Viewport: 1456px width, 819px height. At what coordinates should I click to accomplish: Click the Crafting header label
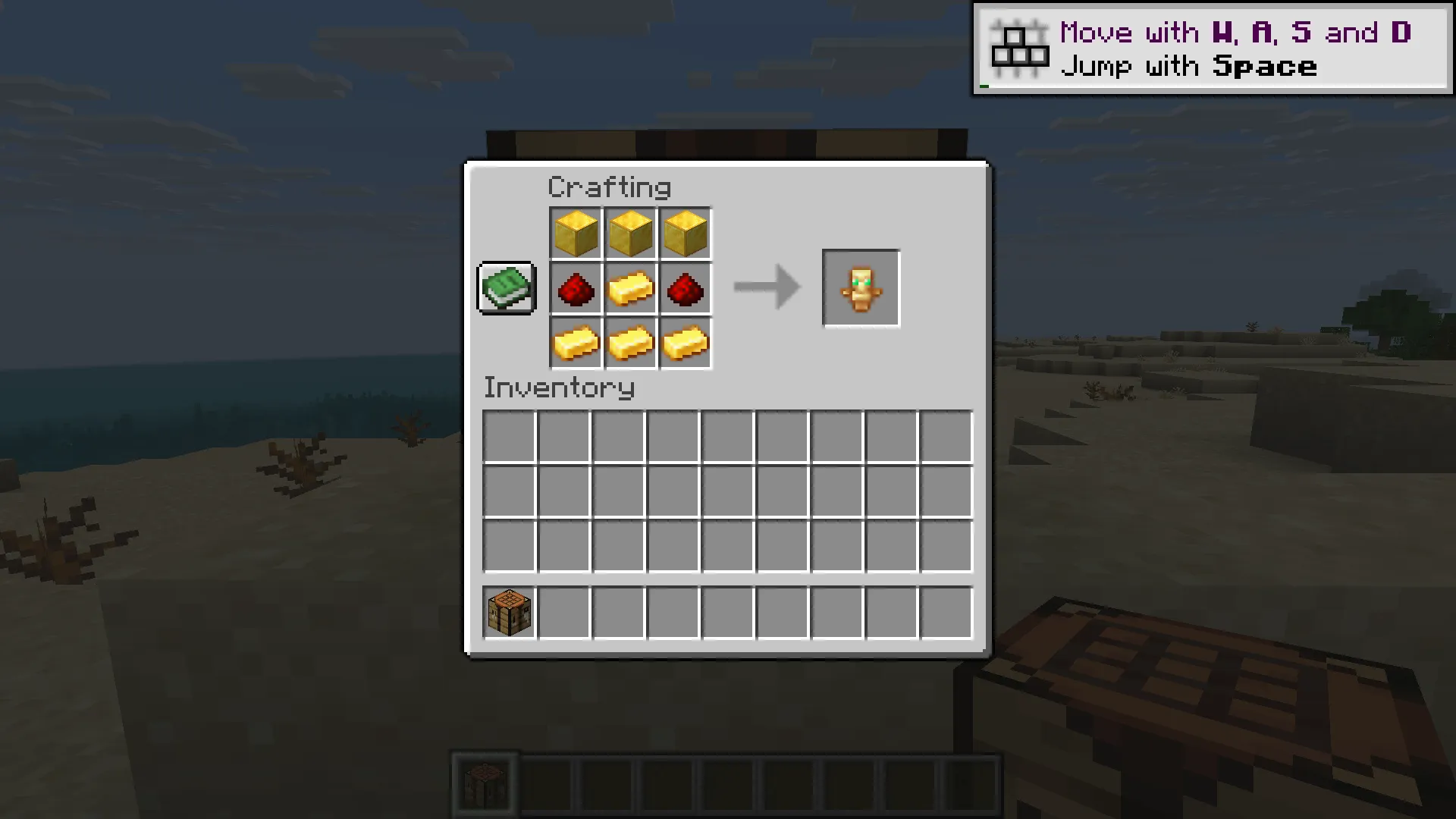[x=610, y=187]
